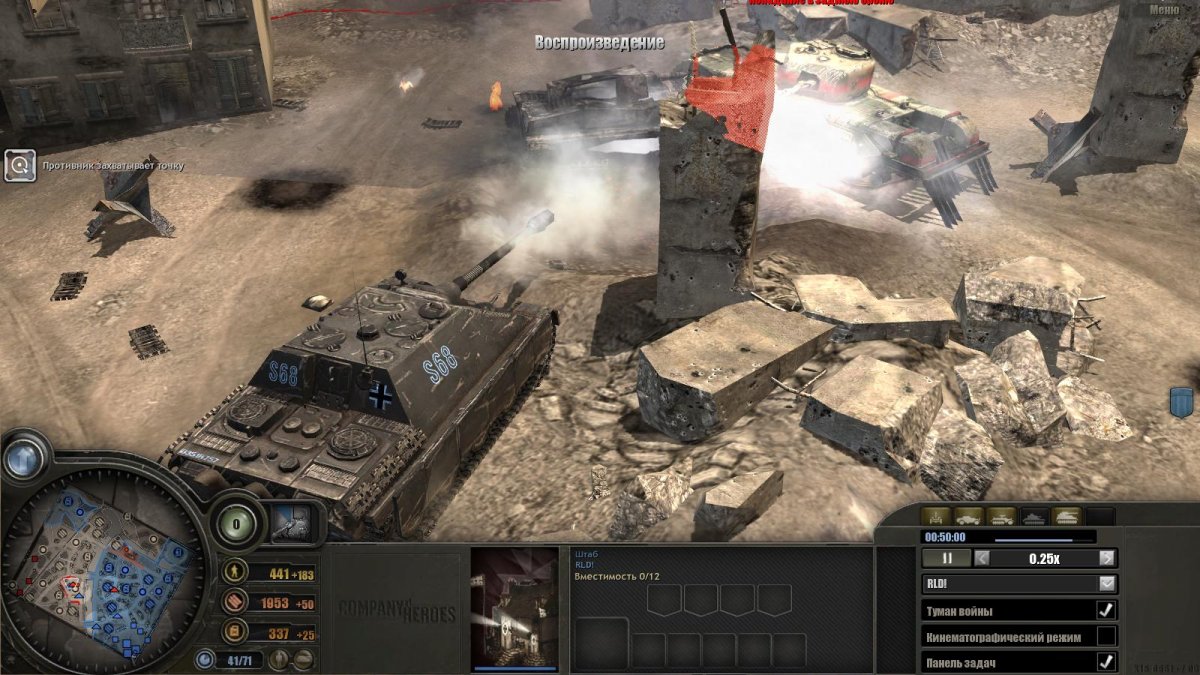Open the RLD! player dropdown
The image size is (1200, 675).
tap(1107, 583)
